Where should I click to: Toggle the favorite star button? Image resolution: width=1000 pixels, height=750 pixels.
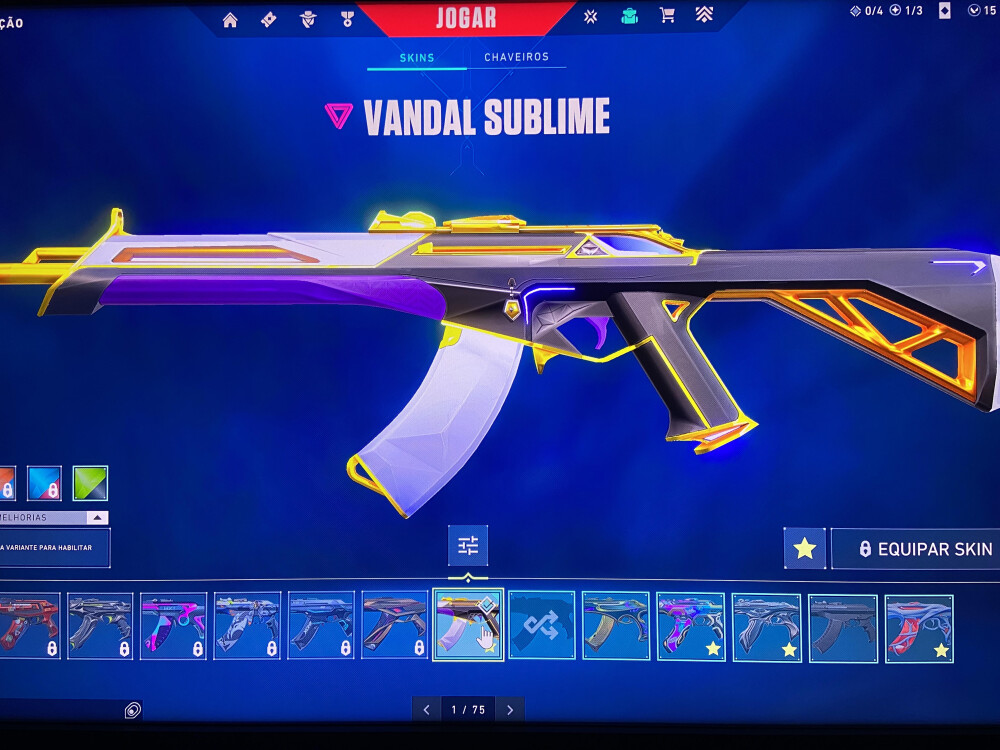coord(805,549)
